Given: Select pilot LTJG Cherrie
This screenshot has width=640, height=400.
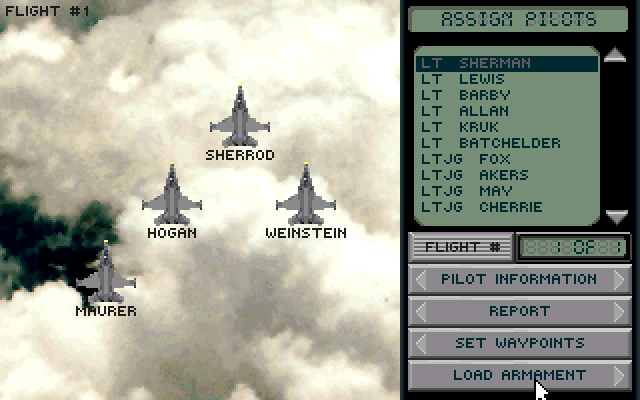Looking at the screenshot, I should (506, 207).
